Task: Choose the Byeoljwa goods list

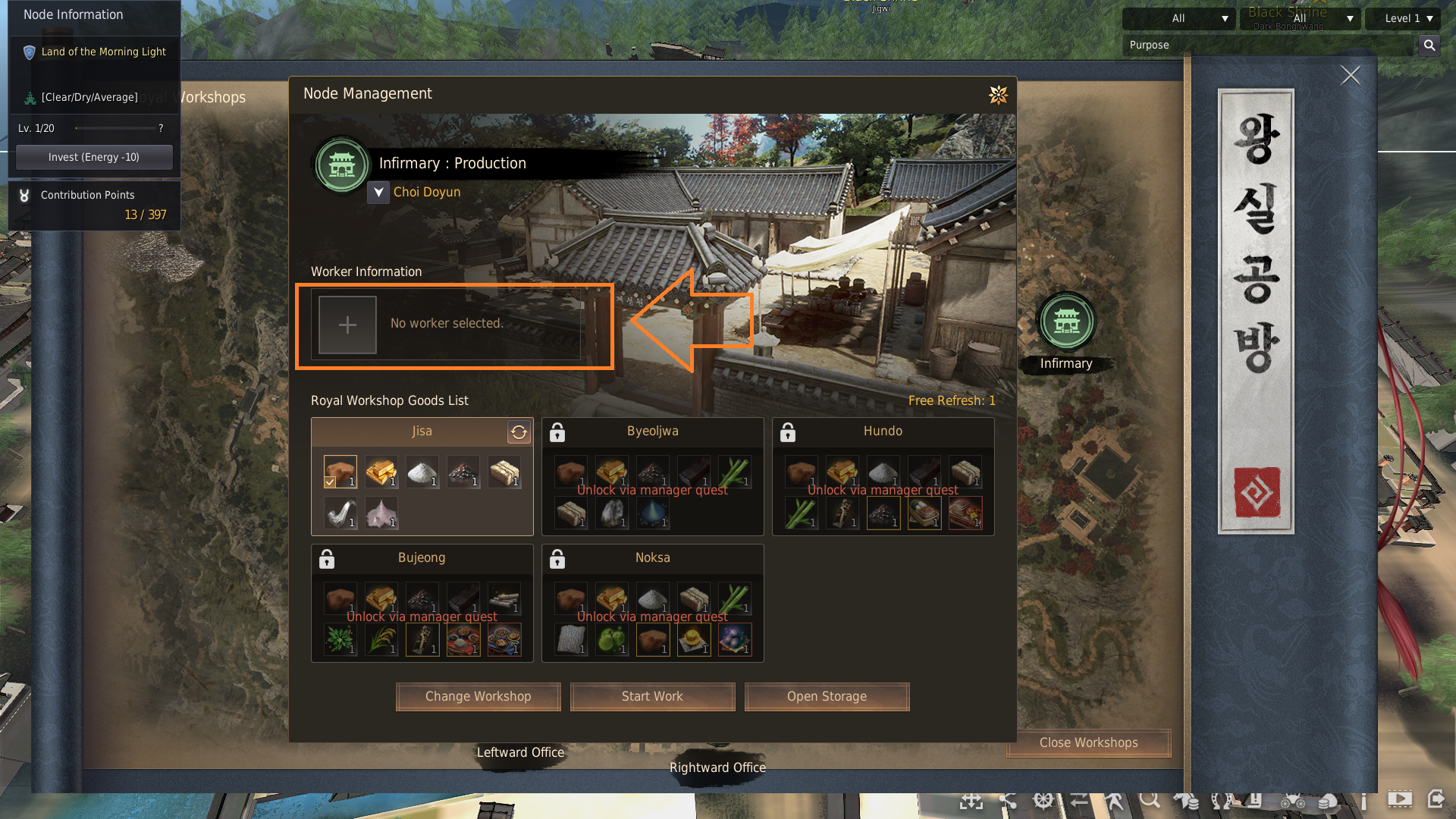Action: (652, 431)
